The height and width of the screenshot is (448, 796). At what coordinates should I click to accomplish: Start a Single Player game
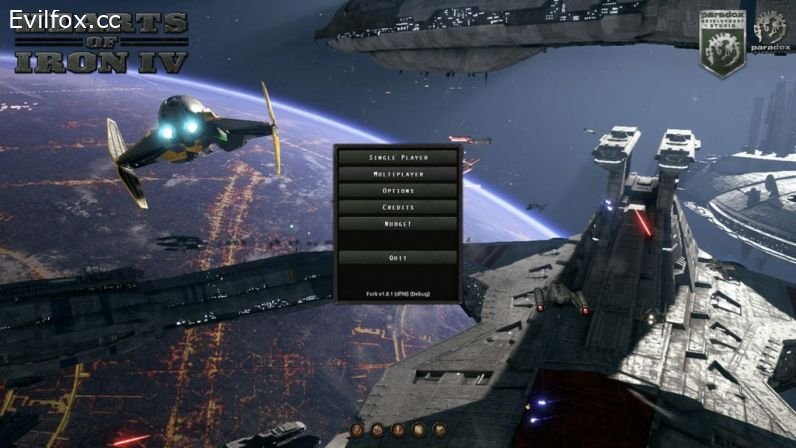[398, 158]
